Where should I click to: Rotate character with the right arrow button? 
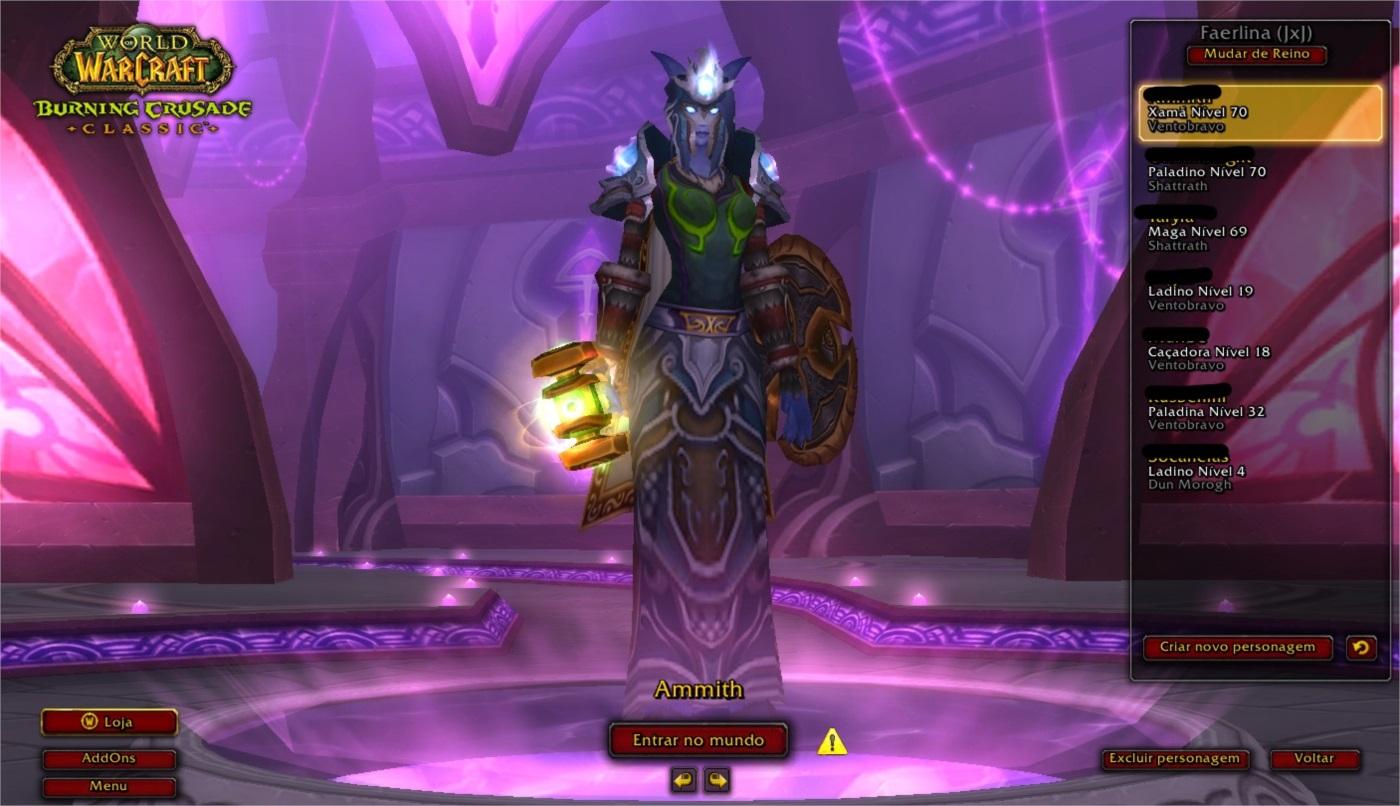(x=716, y=780)
